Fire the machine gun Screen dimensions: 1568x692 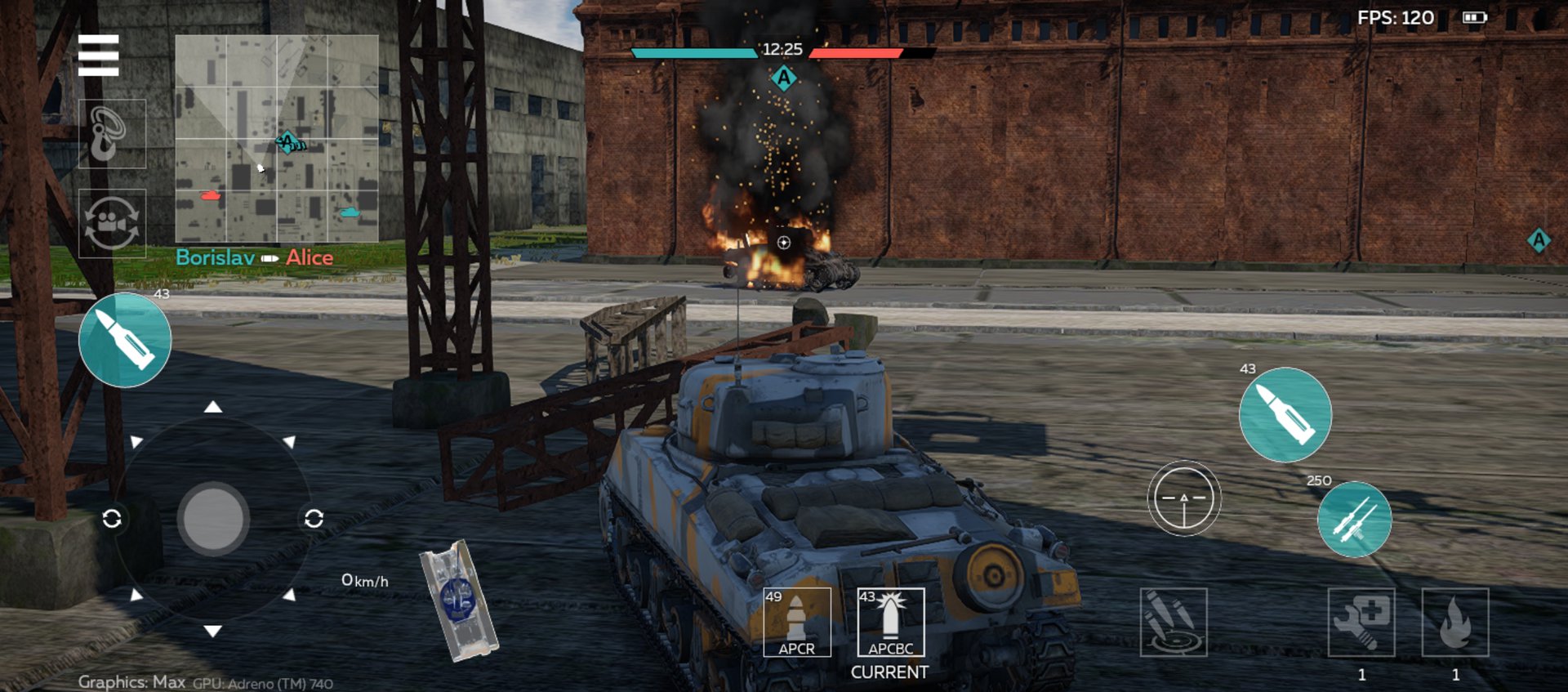pyautogui.click(x=1354, y=520)
